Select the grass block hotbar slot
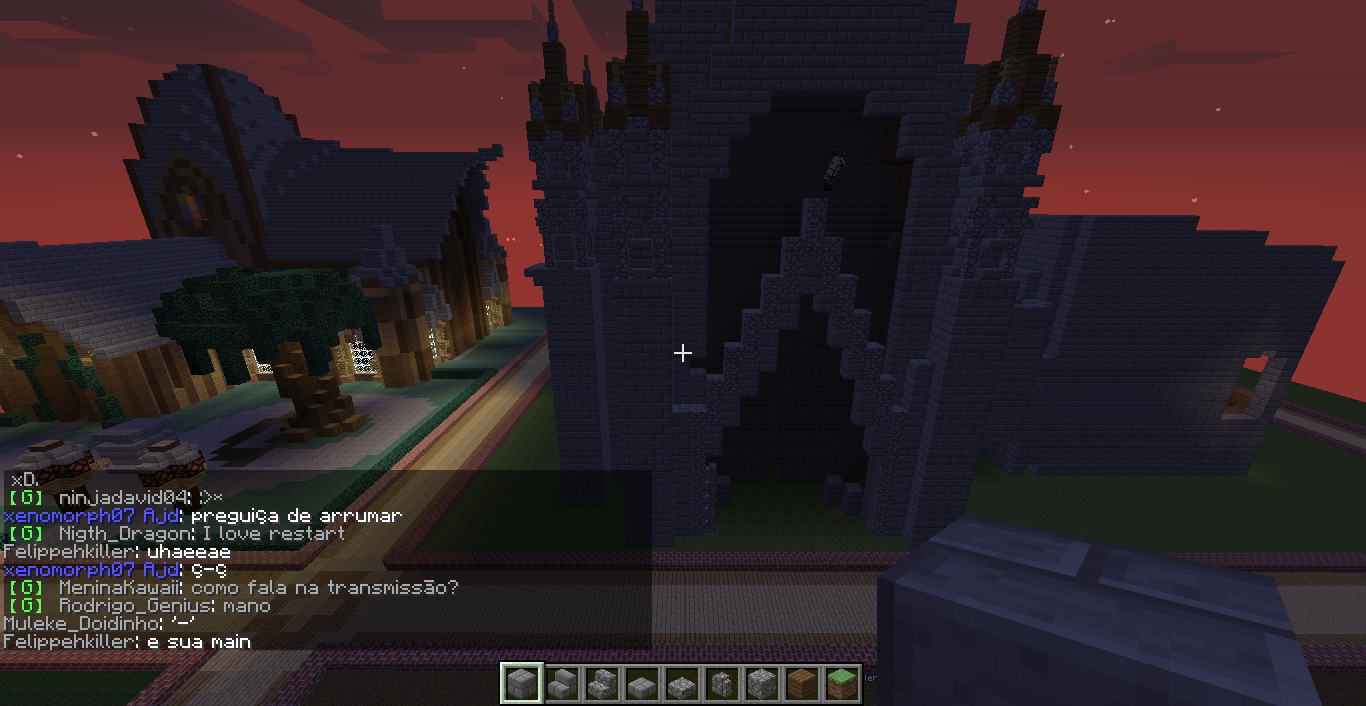Screen dimensions: 1366x706 click(840, 683)
